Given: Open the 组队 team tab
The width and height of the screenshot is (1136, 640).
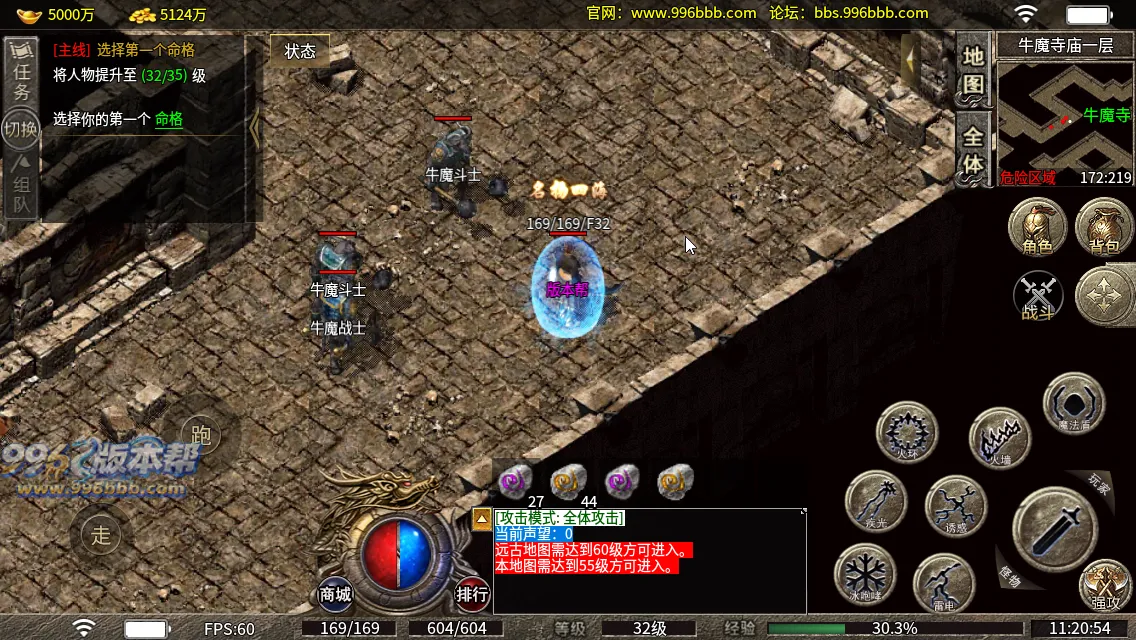Looking at the screenshot, I should point(21,186).
